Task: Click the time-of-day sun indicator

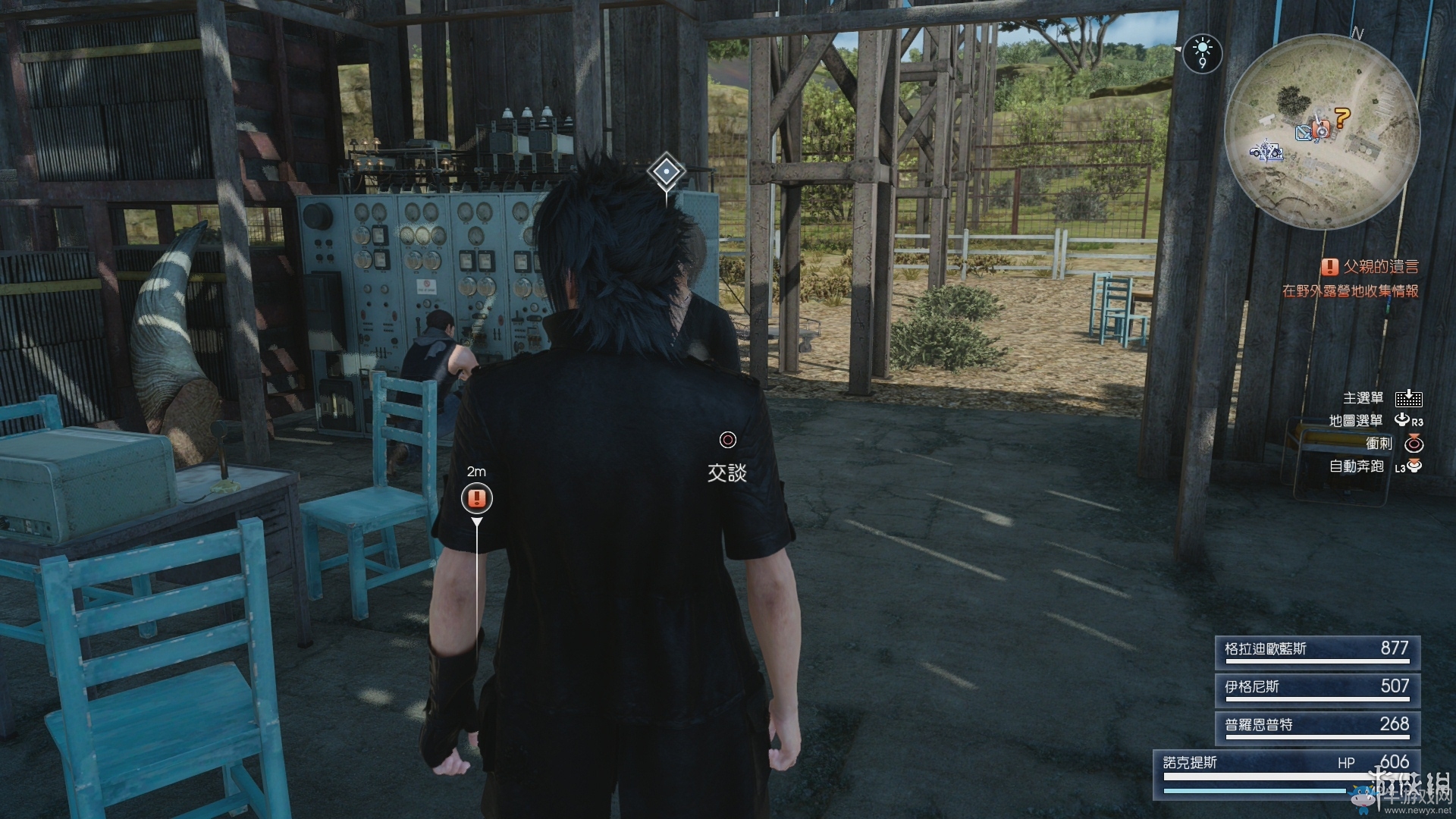Action: pos(1202,53)
